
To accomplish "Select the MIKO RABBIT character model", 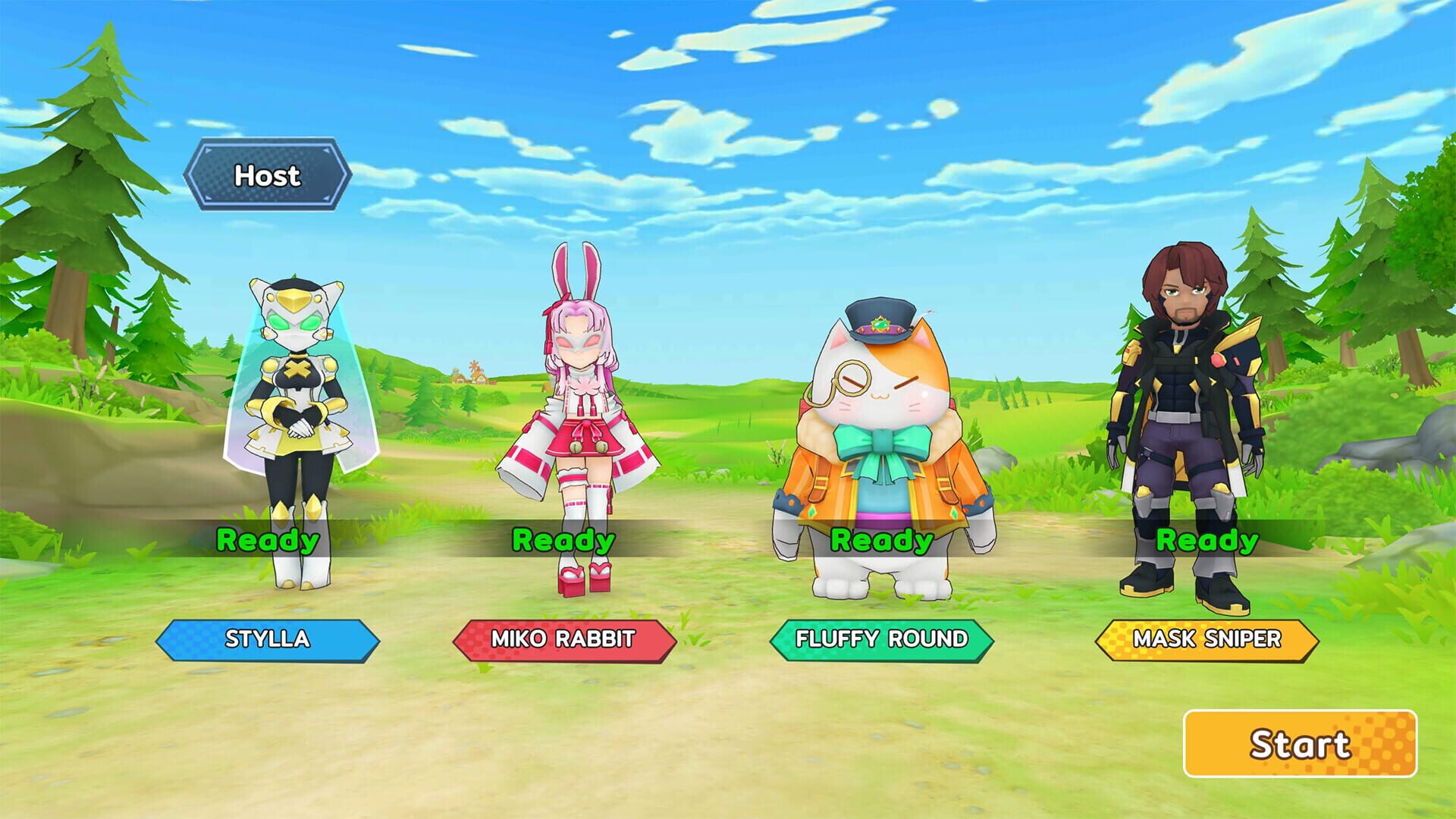I will 580,409.
